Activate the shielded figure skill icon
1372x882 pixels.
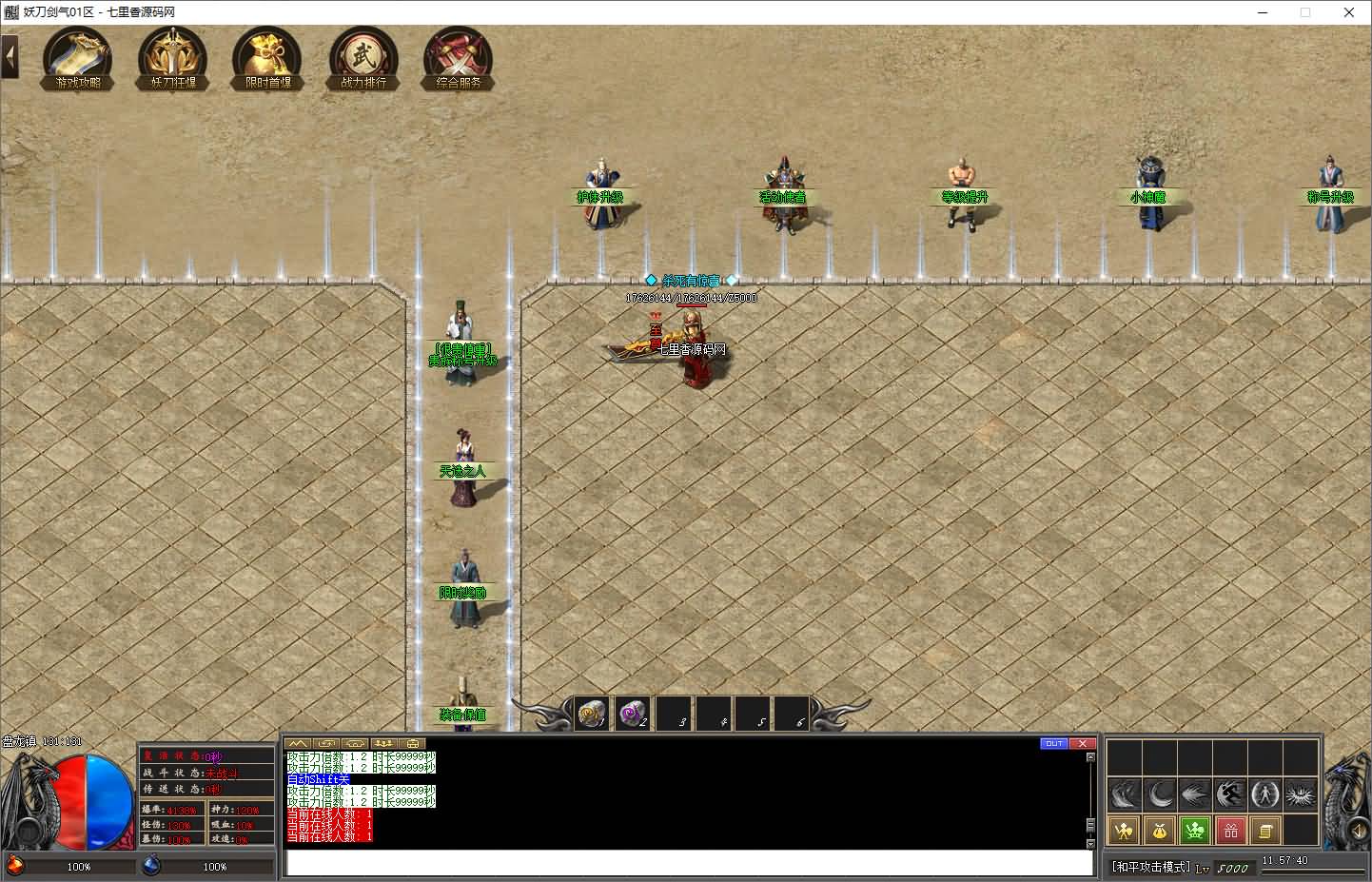[x=1265, y=794]
